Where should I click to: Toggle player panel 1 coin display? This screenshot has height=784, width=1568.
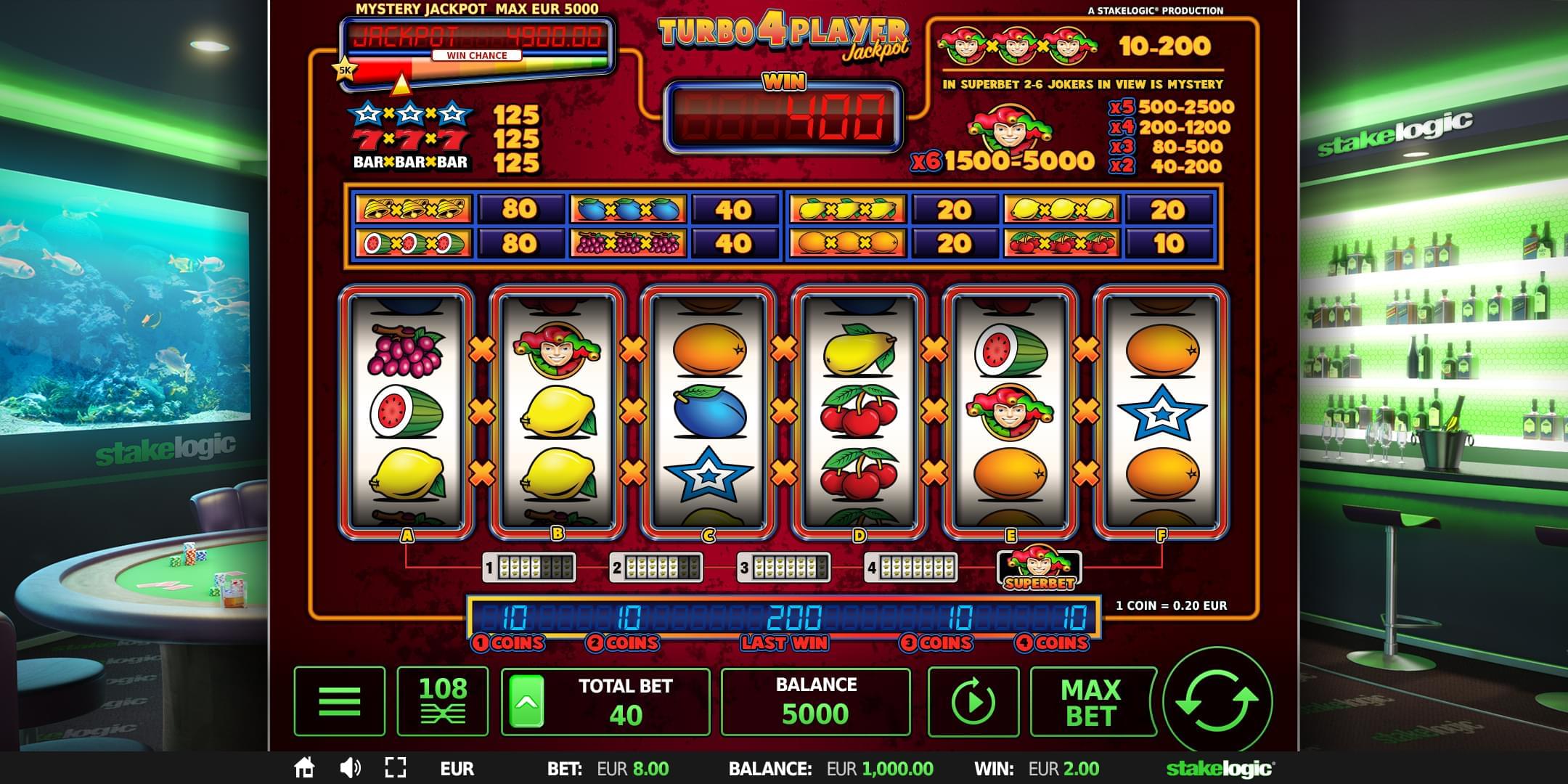click(x=528, y=567)
